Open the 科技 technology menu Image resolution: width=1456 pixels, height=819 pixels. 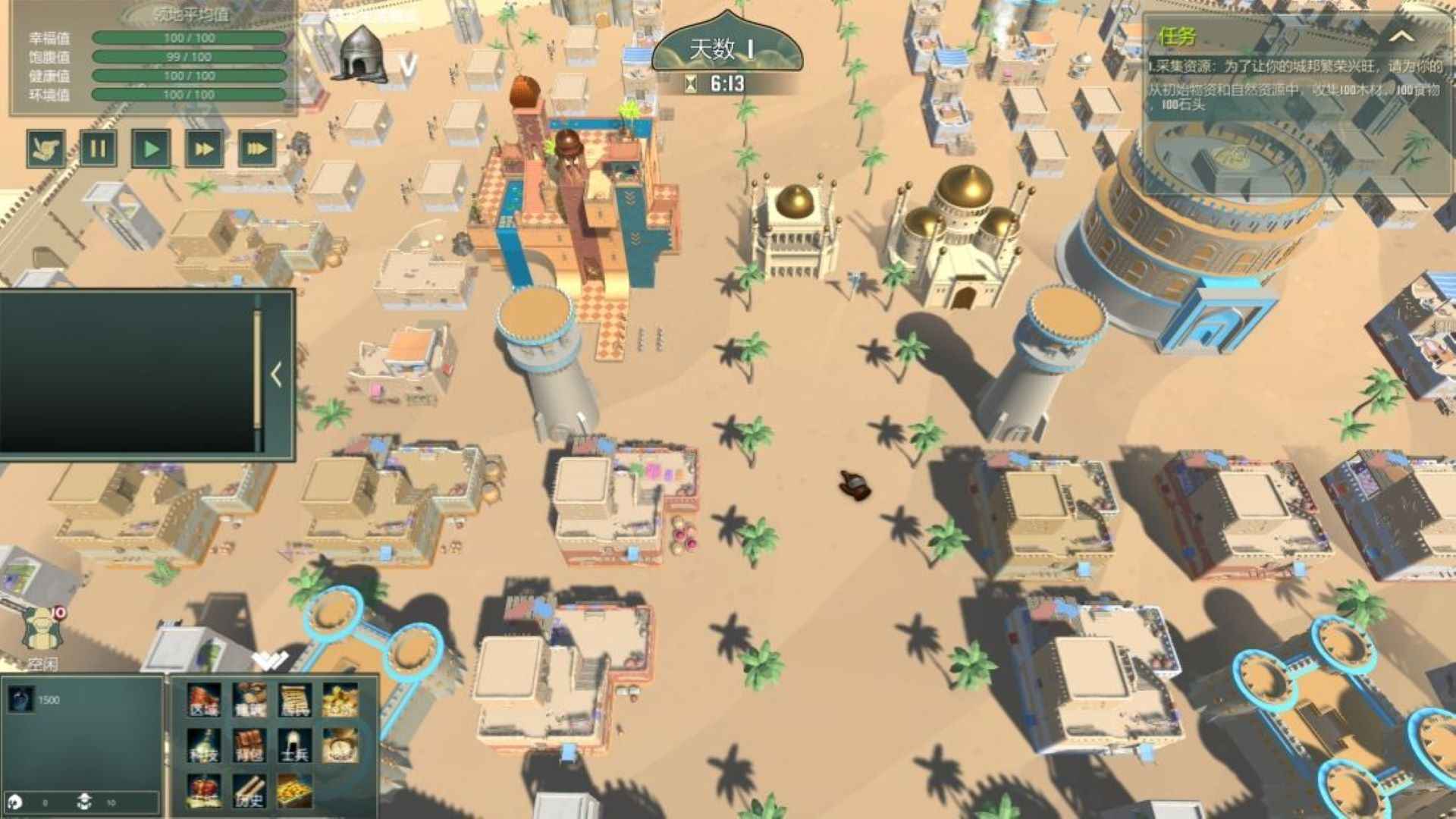204,745
